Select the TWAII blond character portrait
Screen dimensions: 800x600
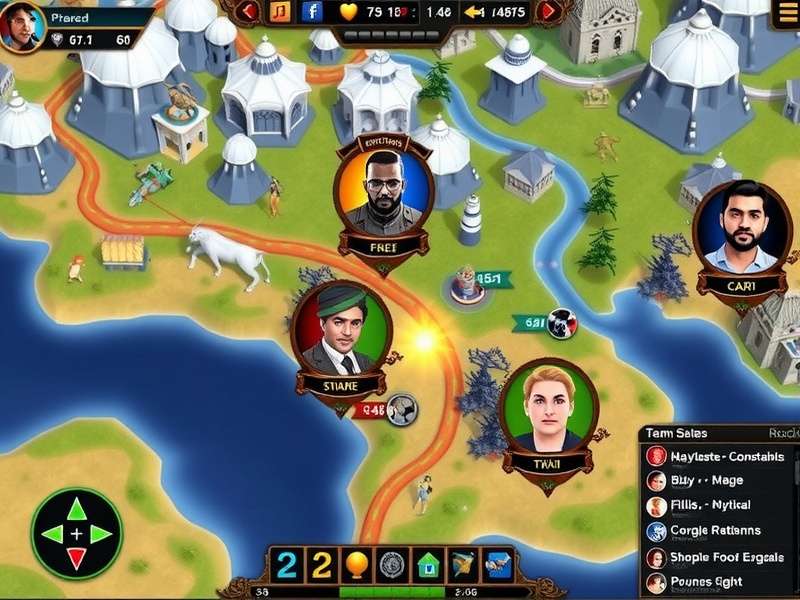click(549, 410)
